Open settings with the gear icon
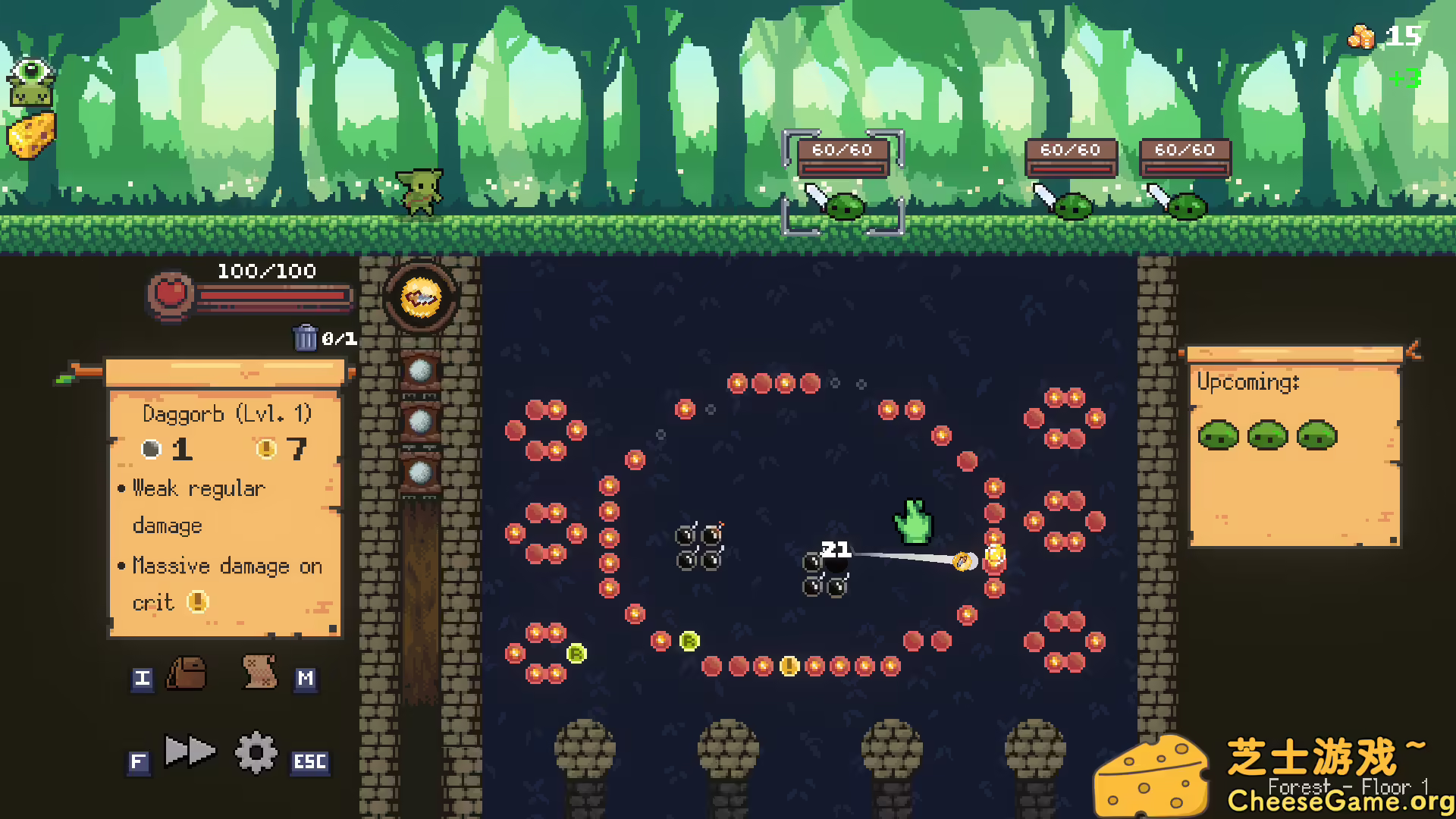1456x819 pixels. click(x=256, y=753)
